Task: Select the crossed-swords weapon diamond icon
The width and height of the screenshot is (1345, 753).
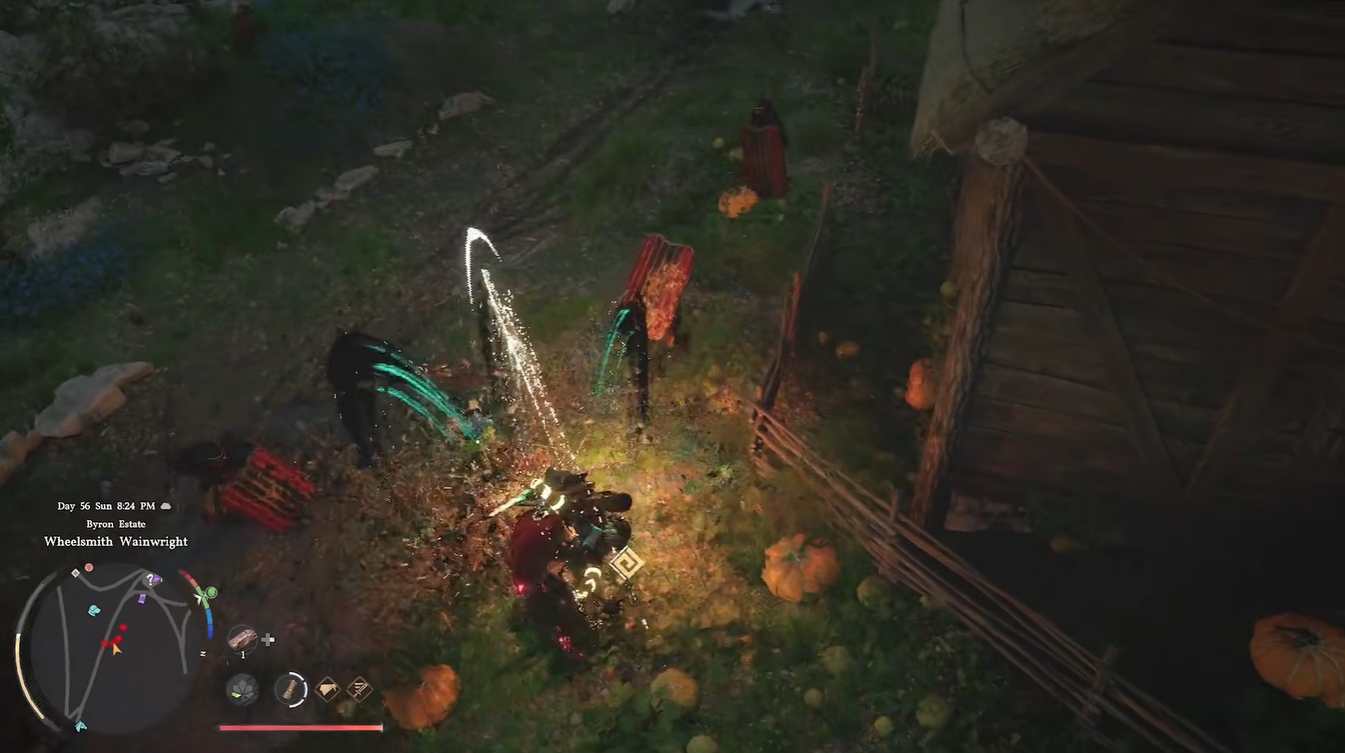Action: [360, 689]
